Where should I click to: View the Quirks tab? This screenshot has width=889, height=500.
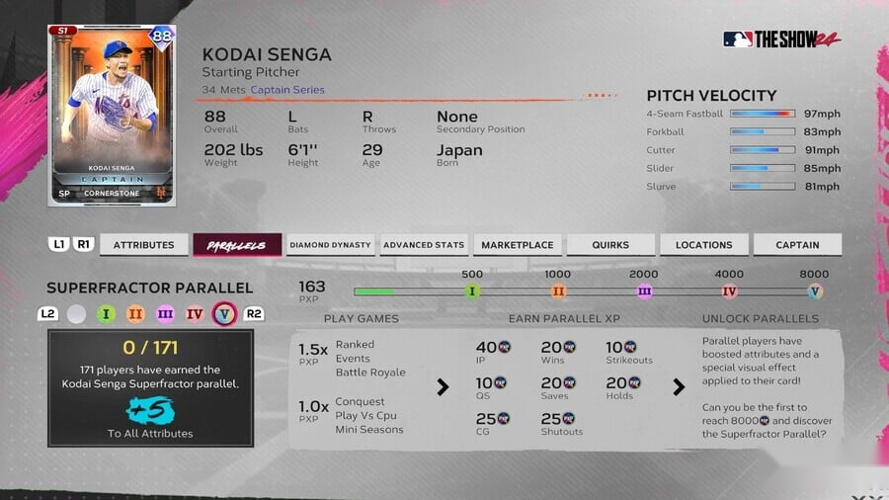point(610,245)
